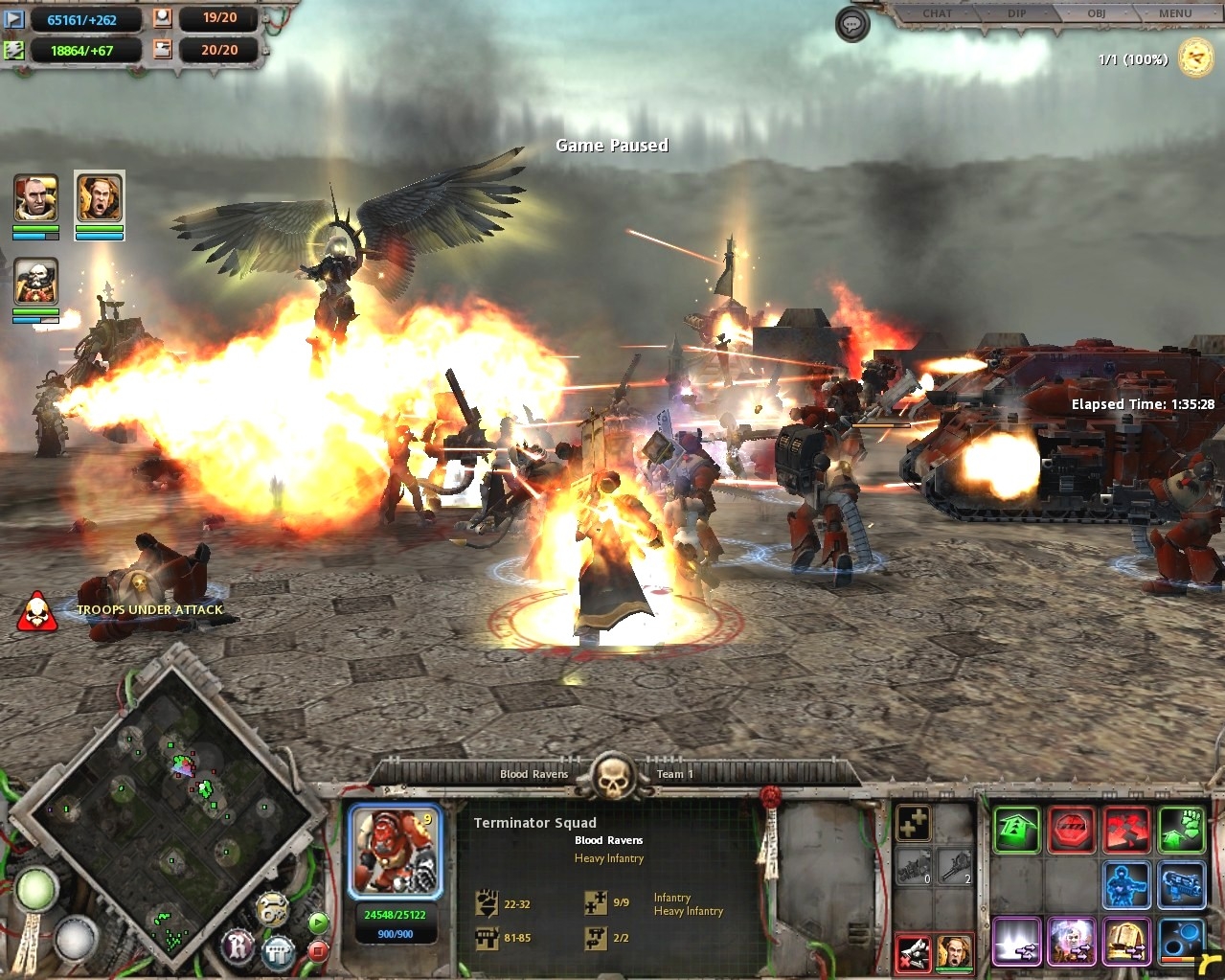Viewport: 1225px width, 980px height.
Task: Click the Troops Under Attack alert icon
Action: (x=37, y=613)
